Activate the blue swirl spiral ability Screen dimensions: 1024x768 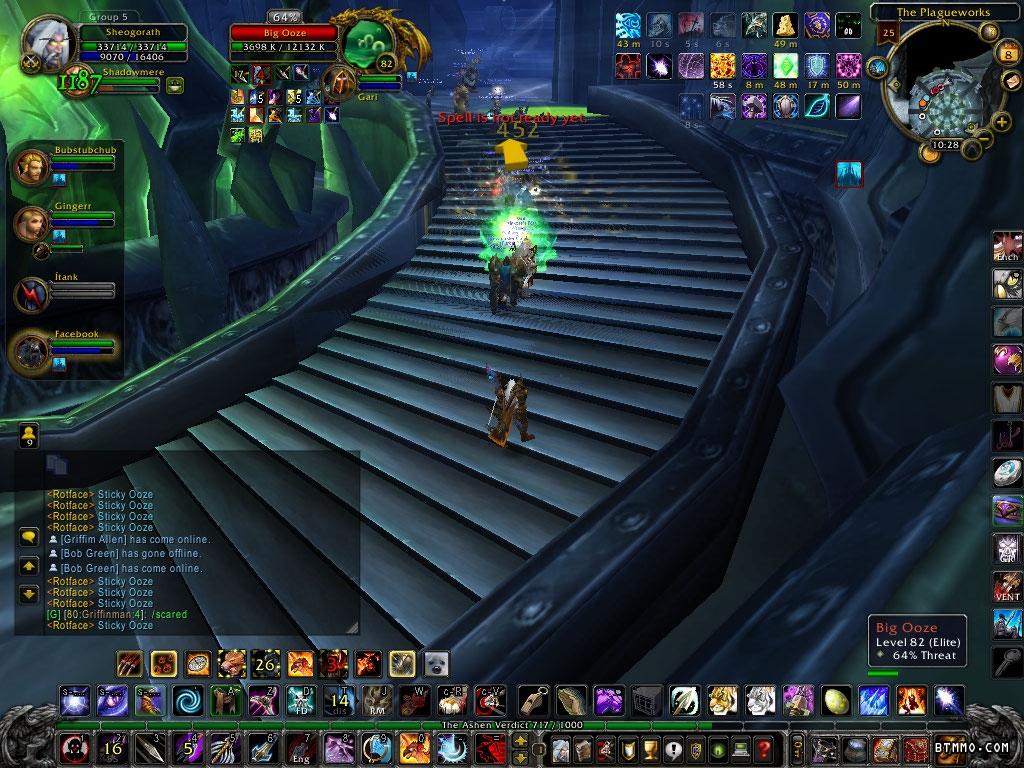(186, 699)
